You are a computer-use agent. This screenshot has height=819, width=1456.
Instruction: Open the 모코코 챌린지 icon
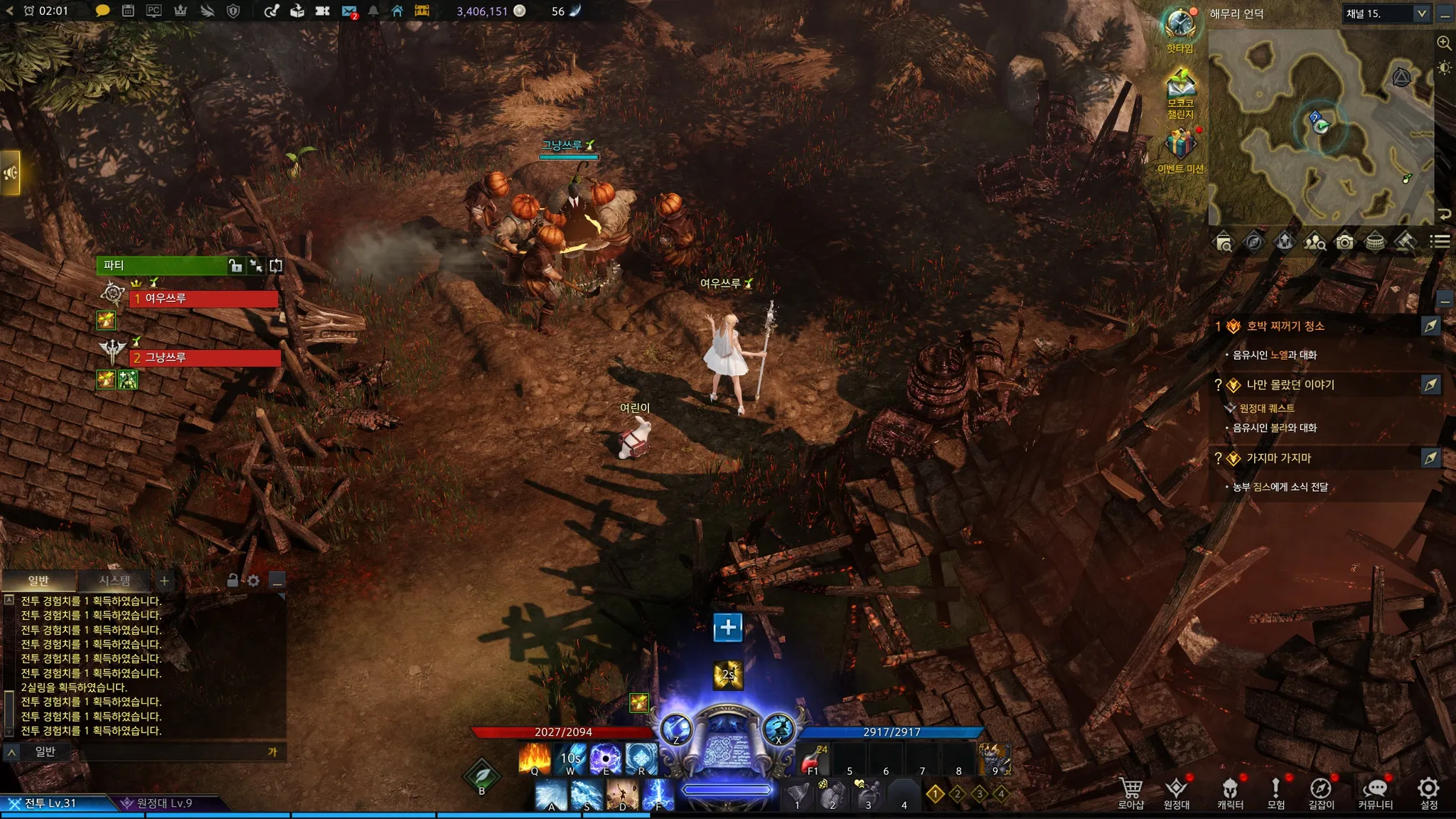click(1180, 91)
